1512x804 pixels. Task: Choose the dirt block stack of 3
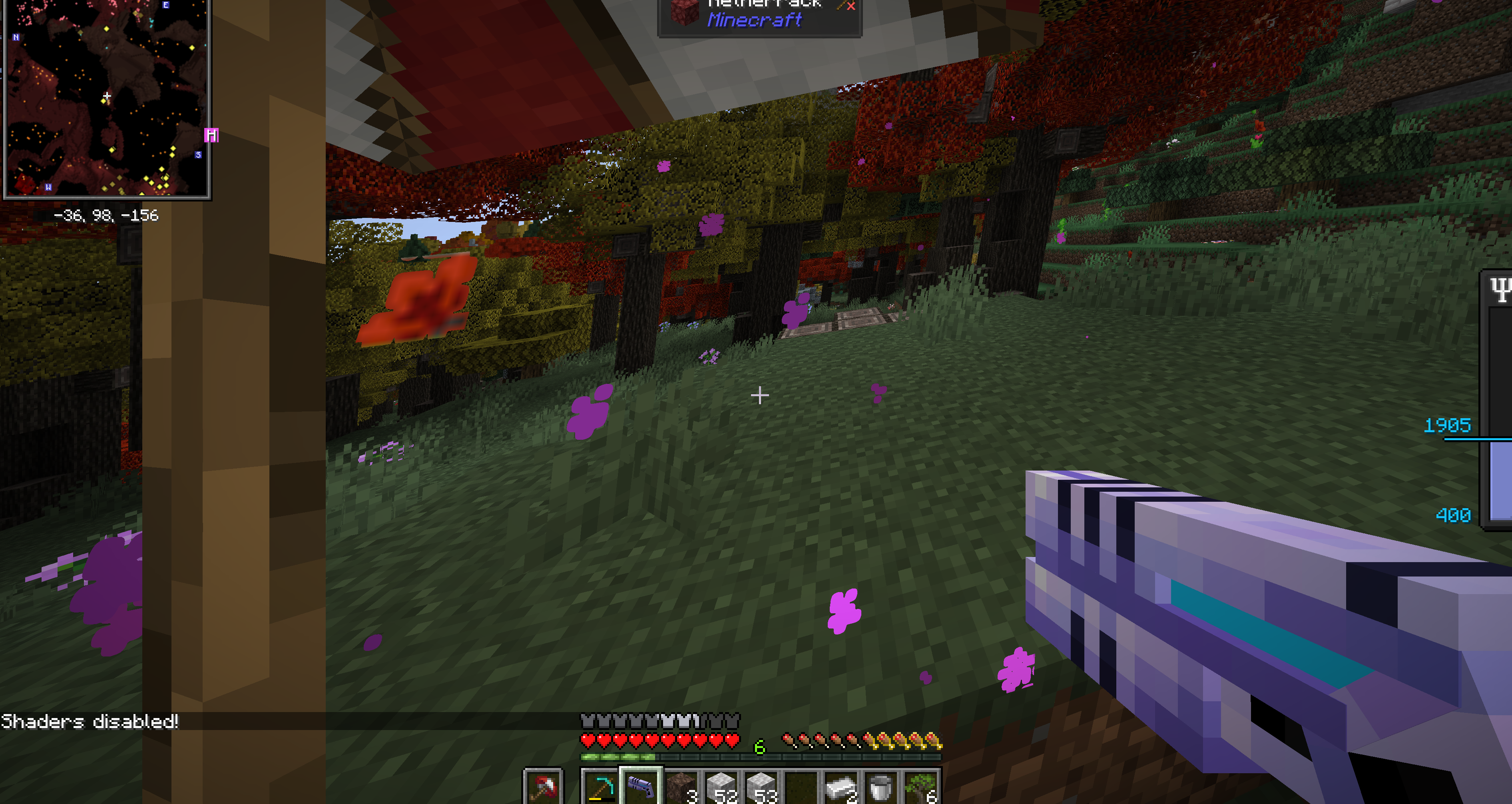pos(681,787)
